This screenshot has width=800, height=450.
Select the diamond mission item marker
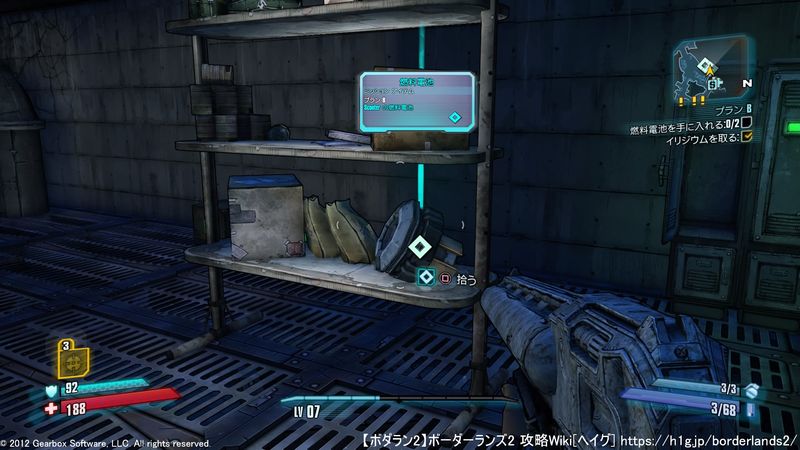417,246
